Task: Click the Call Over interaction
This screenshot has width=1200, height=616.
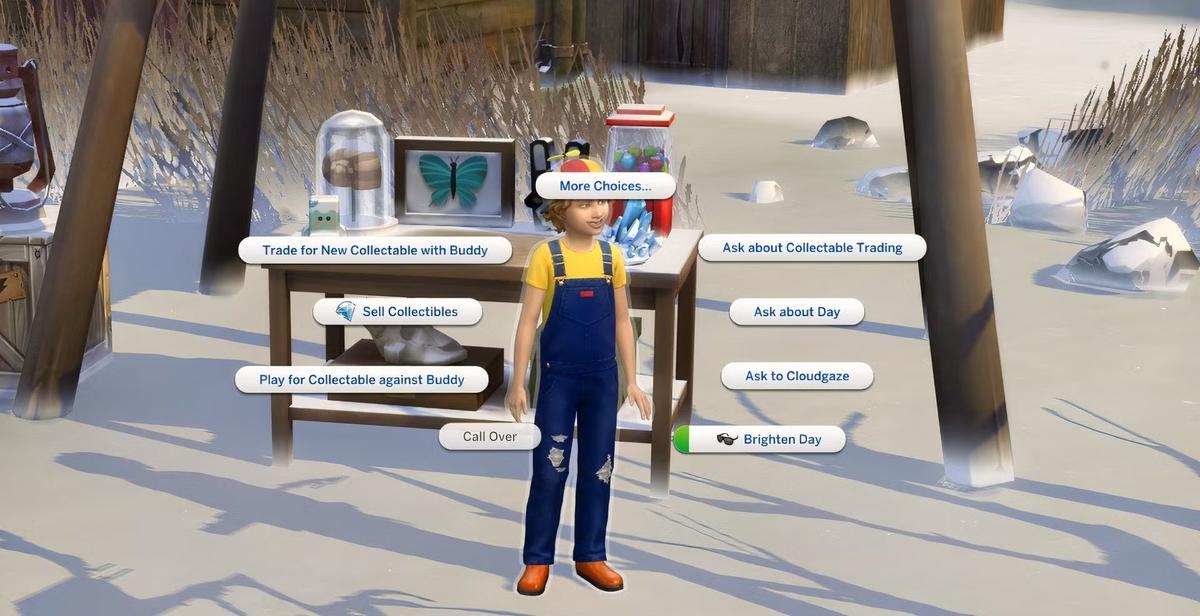Action: (490, 437)
